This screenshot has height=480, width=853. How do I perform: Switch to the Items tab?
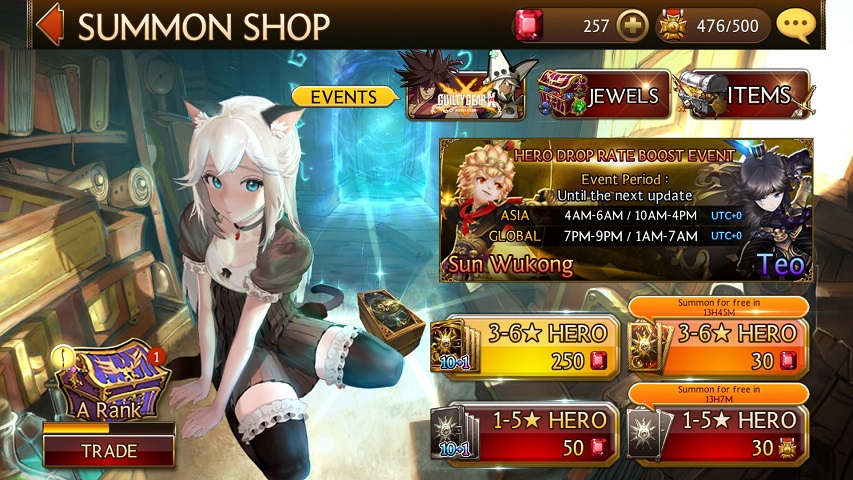click(x=742, y=95)
